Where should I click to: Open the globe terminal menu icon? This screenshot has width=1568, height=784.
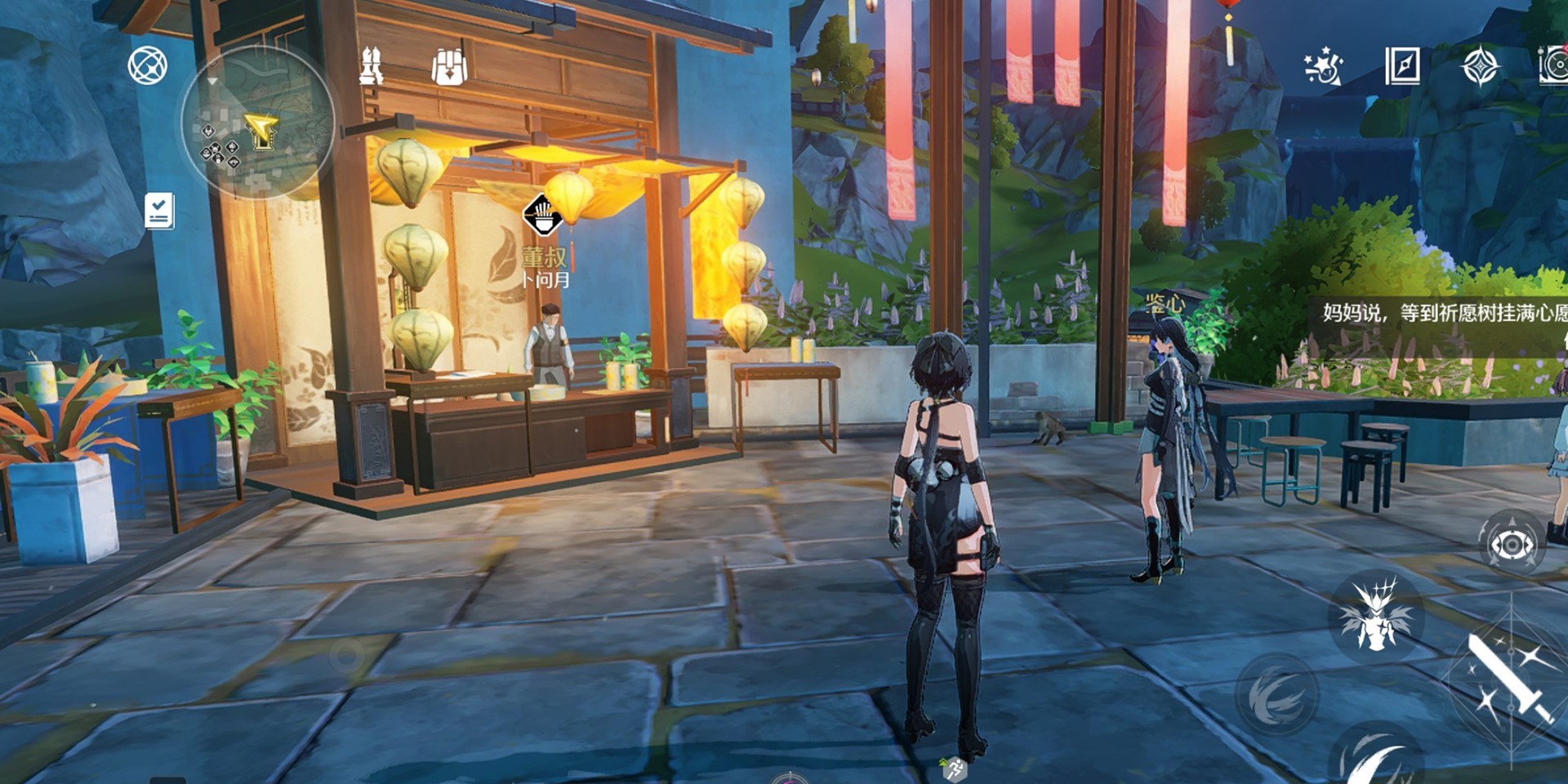click(x=148, y=65)
